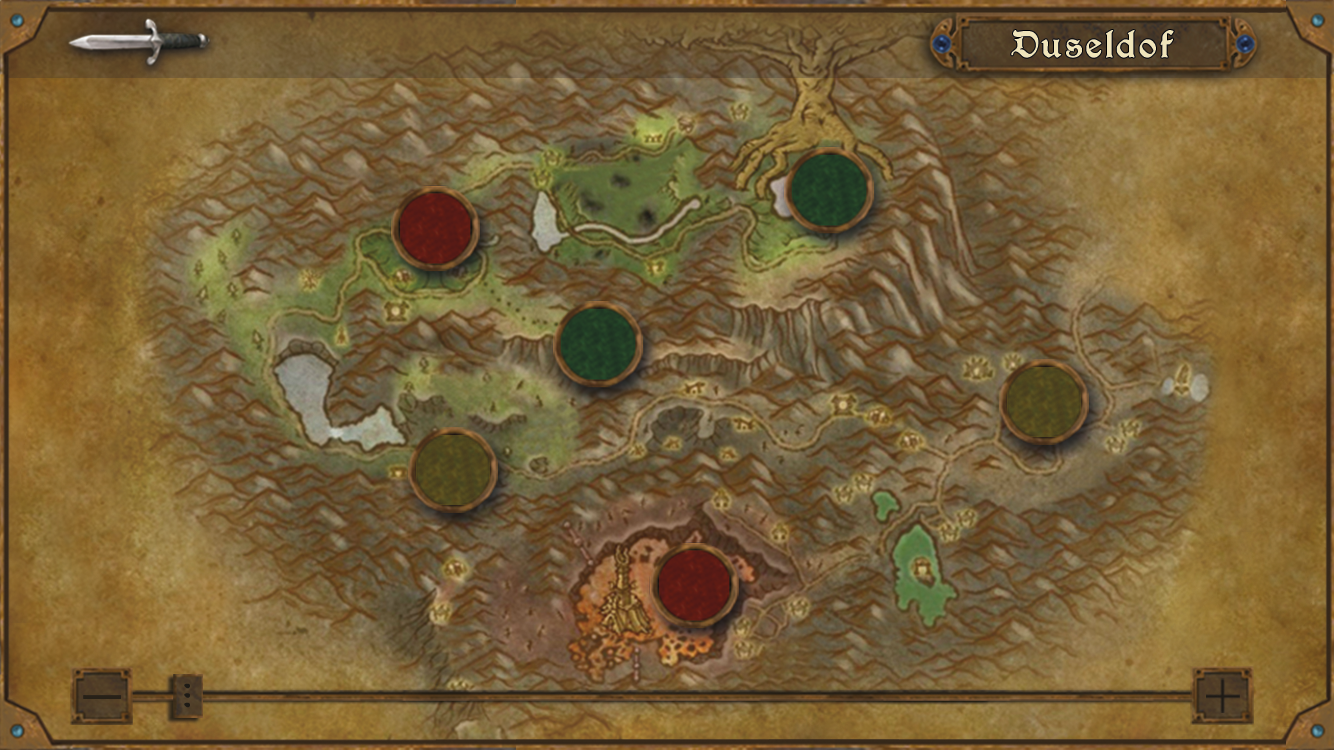Click the sword icon in the header
The height and width of the screenshot is (750, 1334).
(x=138, y=41)
